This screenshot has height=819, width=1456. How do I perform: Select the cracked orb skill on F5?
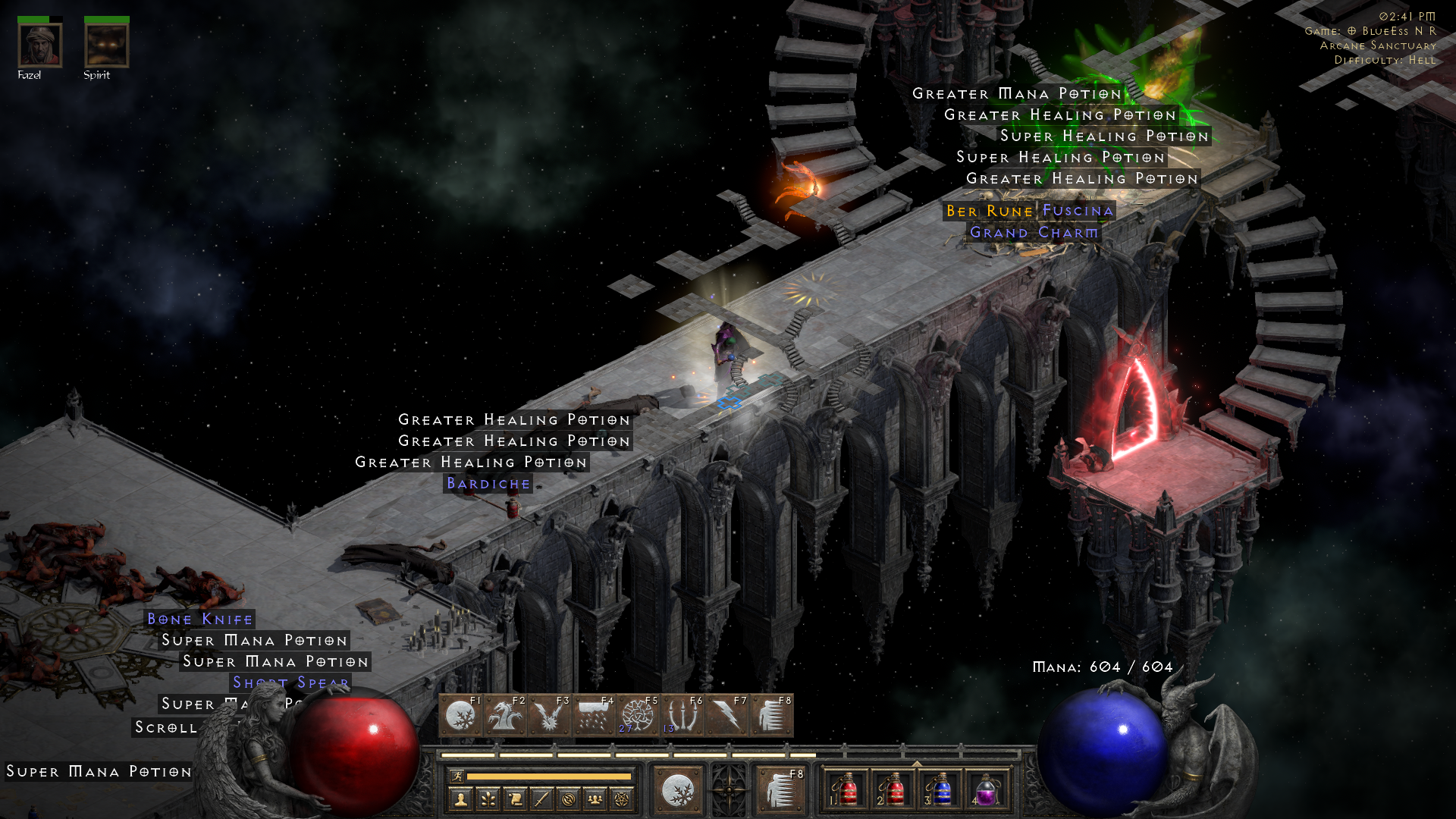click(x=637, y=716)
